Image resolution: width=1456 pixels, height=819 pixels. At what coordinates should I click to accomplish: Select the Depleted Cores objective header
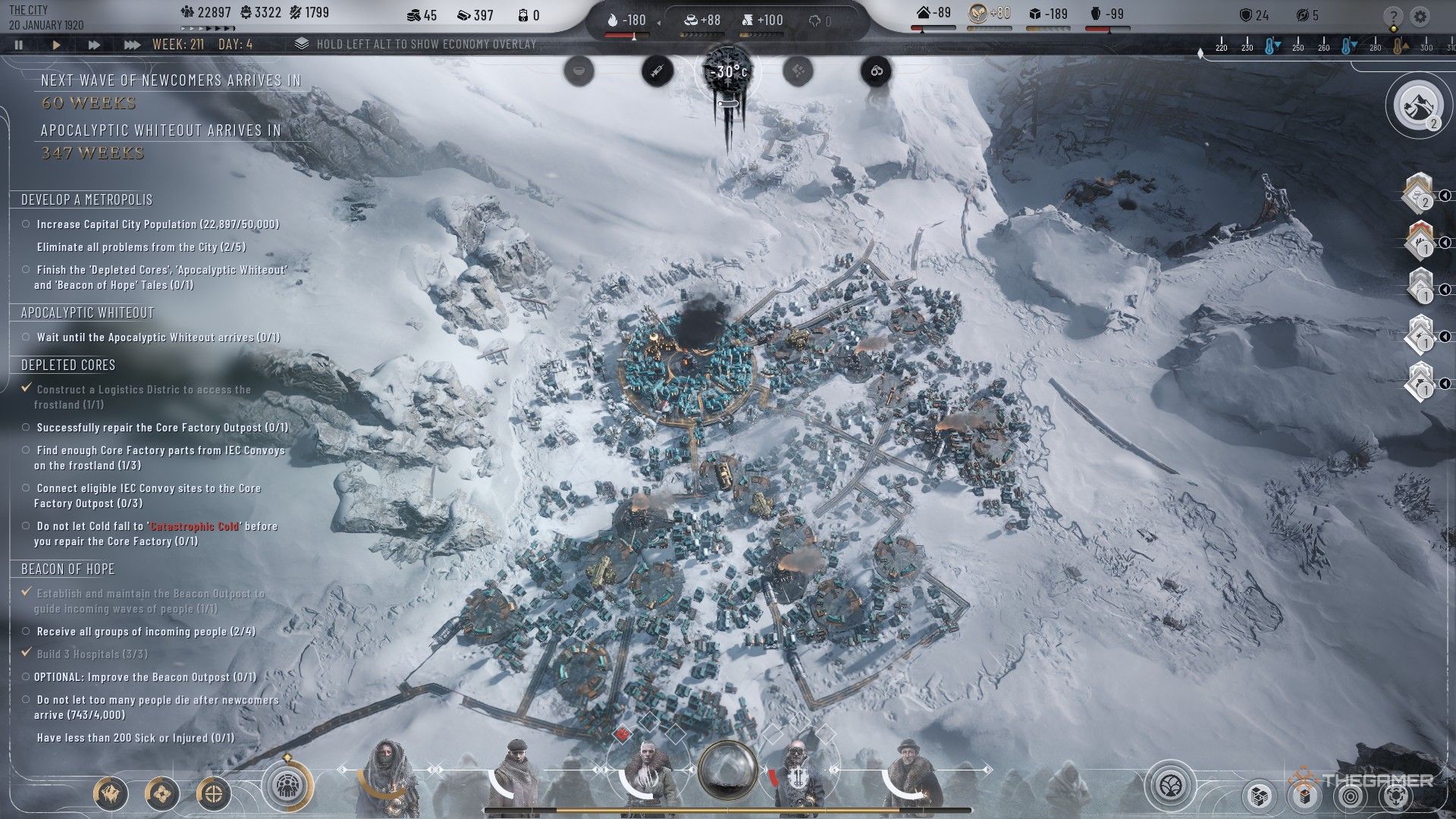tap(68, 366)
